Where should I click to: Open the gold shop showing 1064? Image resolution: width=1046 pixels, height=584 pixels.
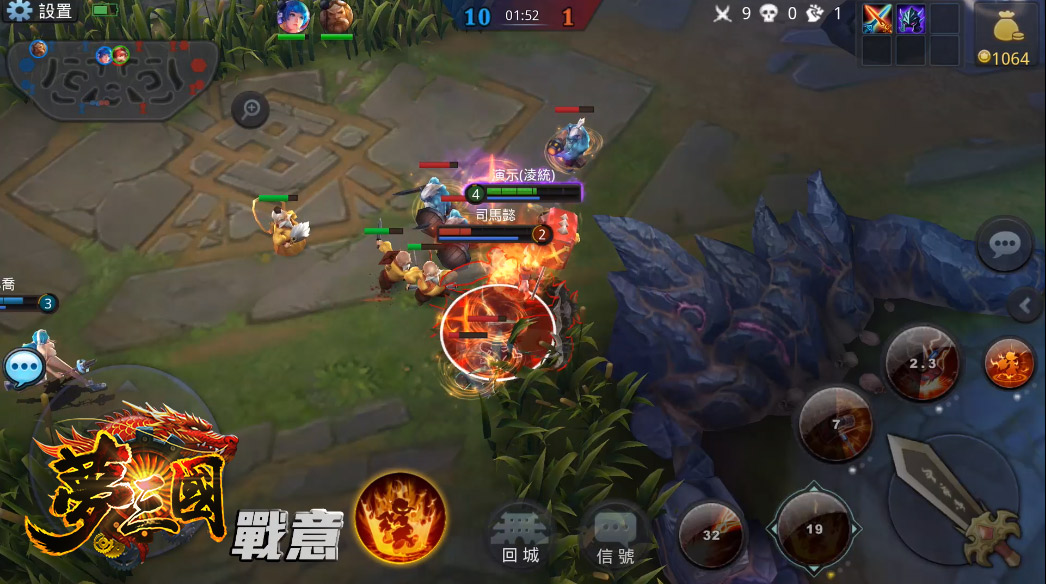[1004, 36]
